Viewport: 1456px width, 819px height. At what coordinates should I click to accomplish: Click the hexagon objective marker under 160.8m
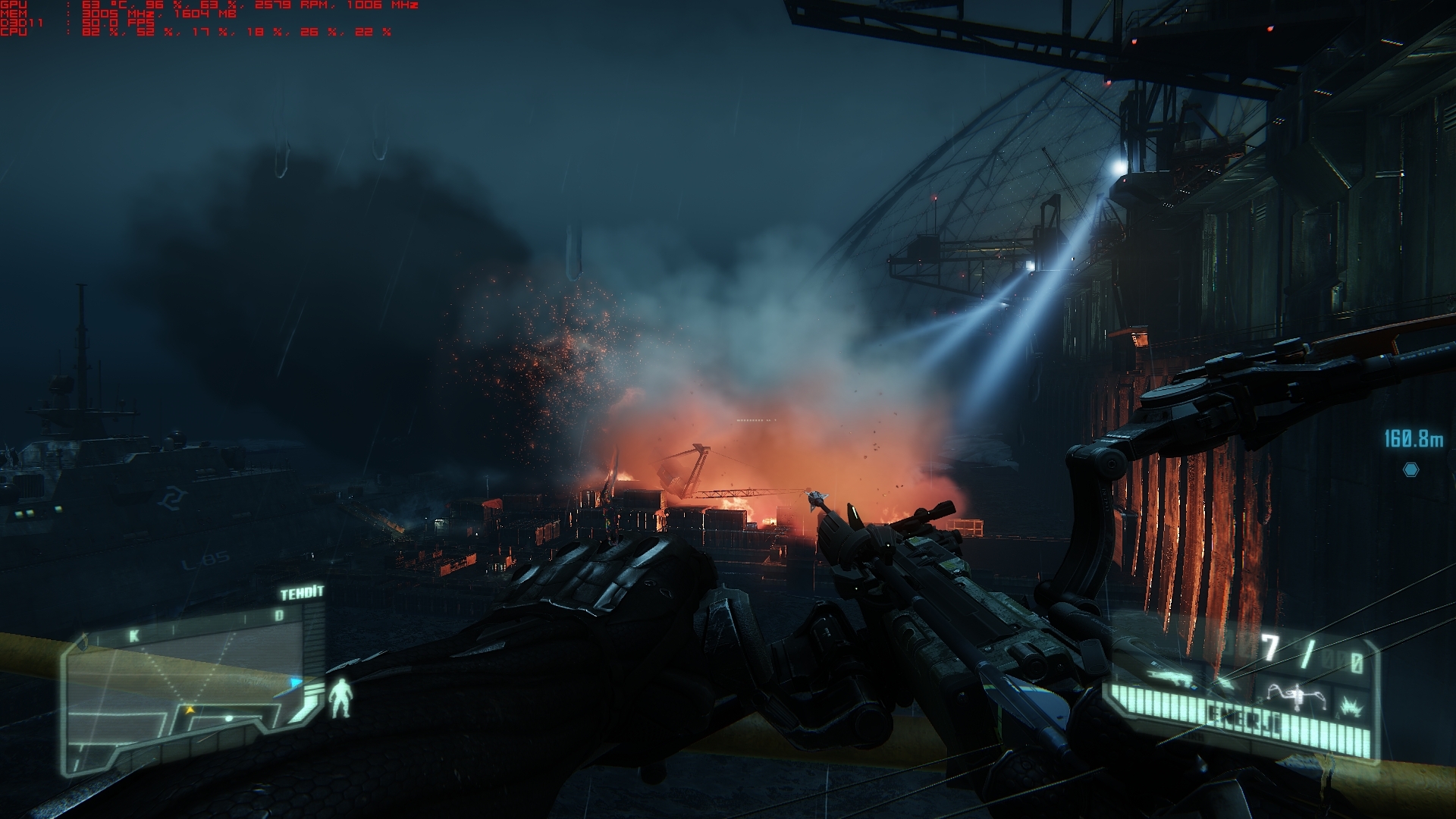[1410, 469]
